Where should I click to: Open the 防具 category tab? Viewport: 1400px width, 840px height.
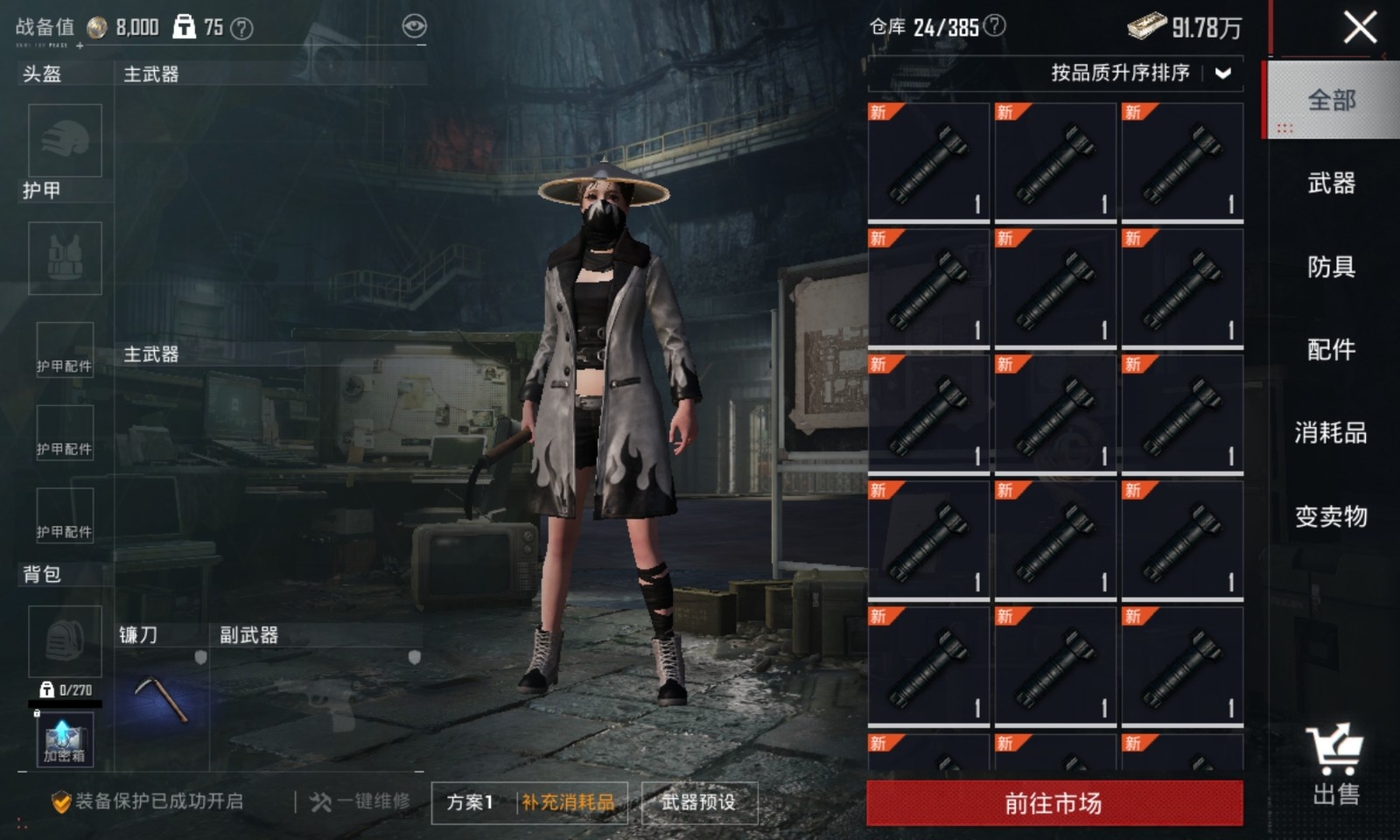point(1331,266)
